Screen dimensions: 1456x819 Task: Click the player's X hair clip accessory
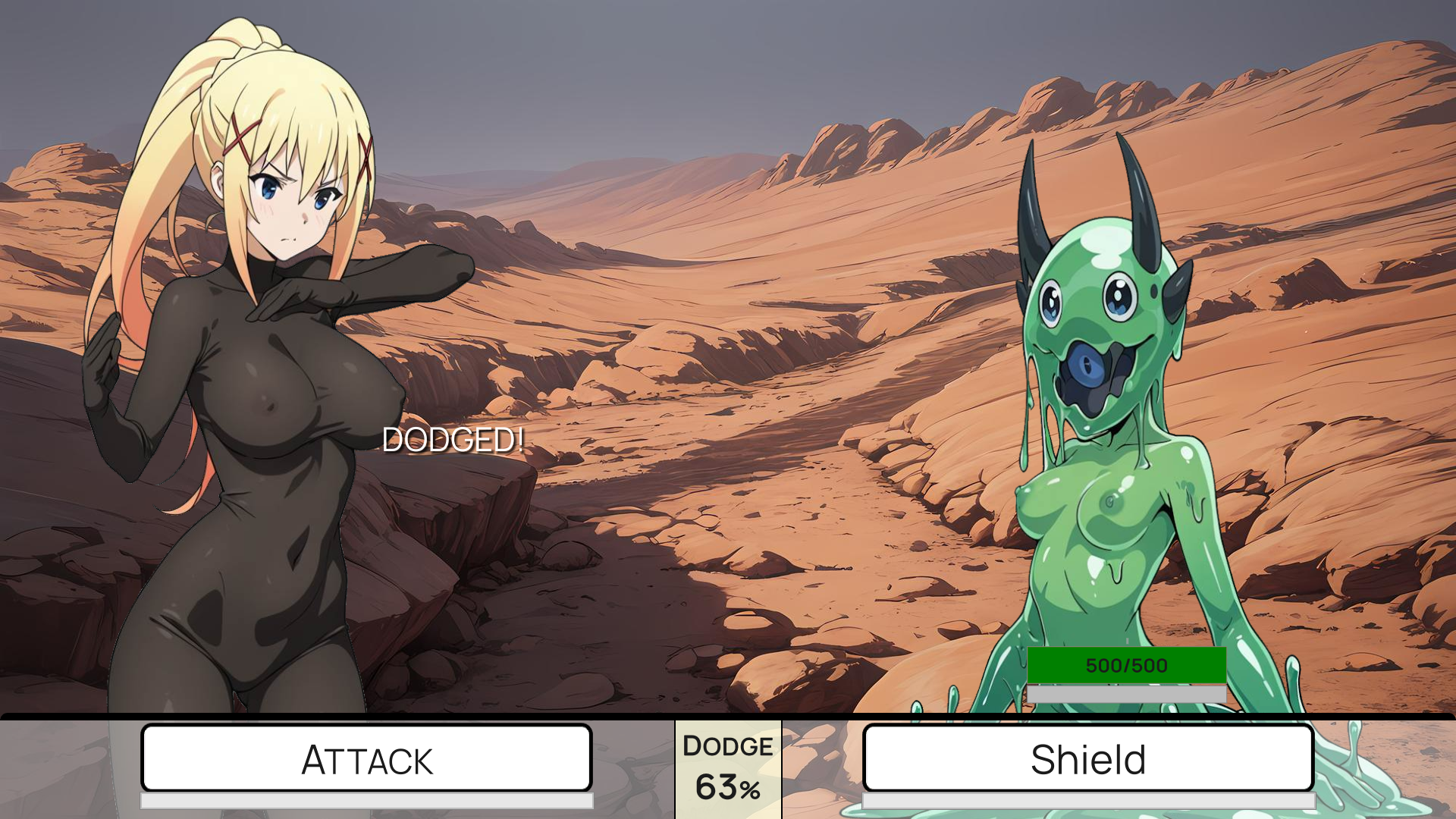pos(240,136)
